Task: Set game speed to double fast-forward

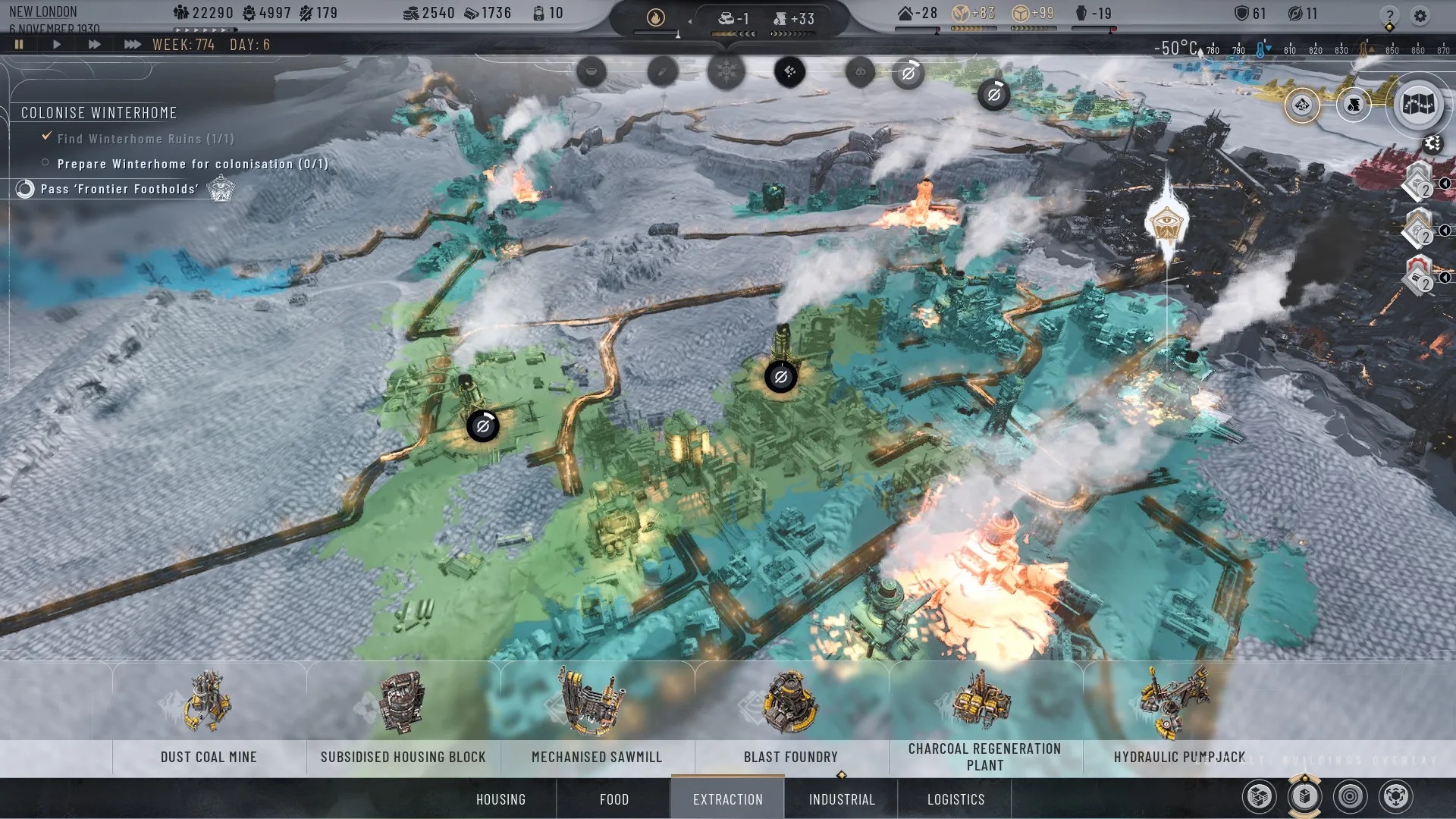Action: (94, 45)
